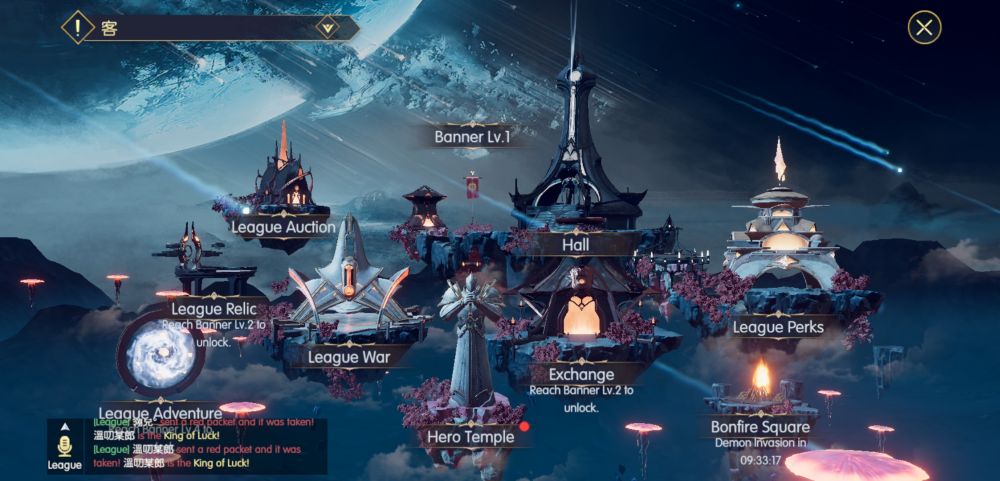1000x481 pixels.
Task: Visit the Exchange shop
Action: click(581, 375)
